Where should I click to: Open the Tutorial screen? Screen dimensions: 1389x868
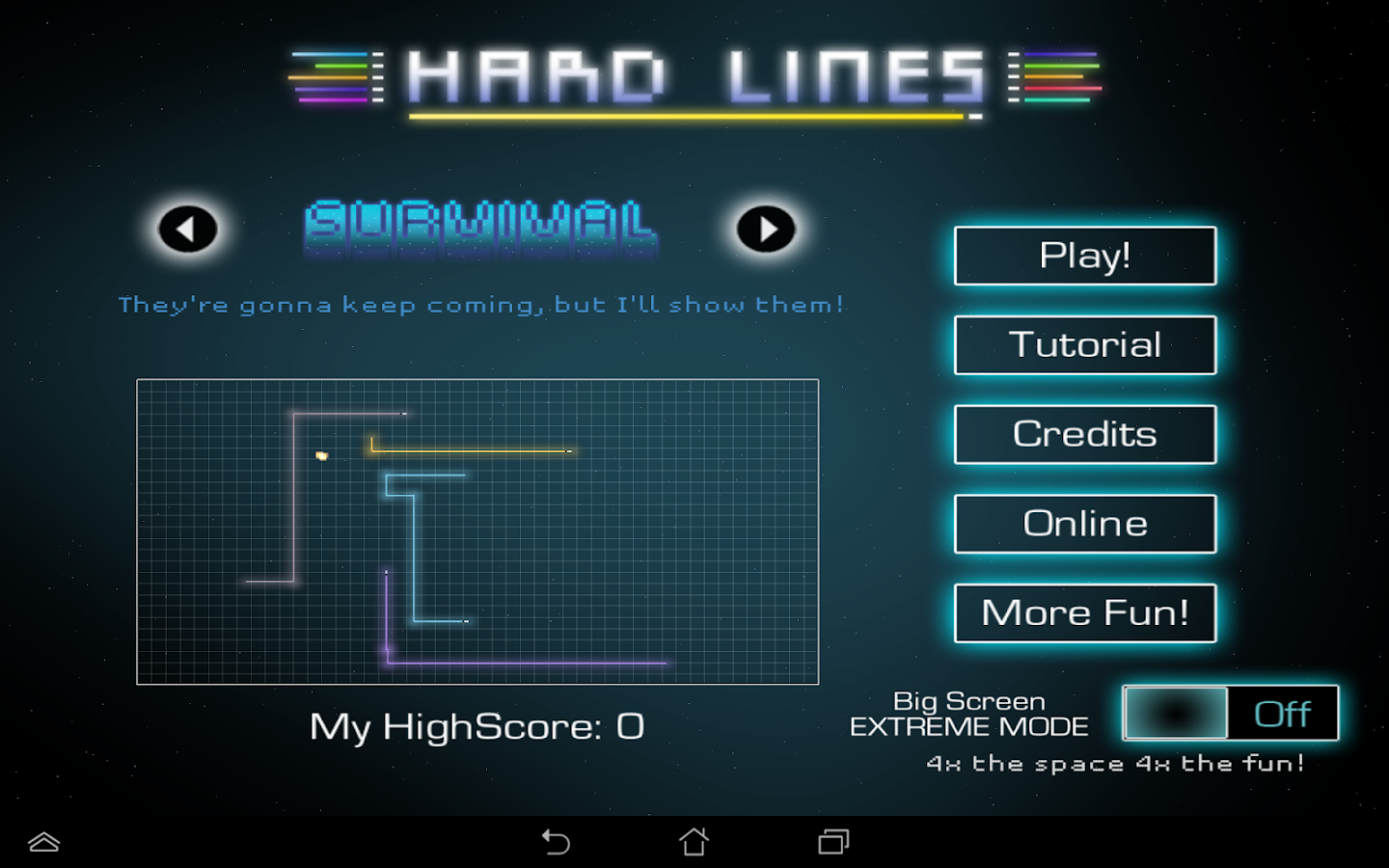pos(1084,344)
